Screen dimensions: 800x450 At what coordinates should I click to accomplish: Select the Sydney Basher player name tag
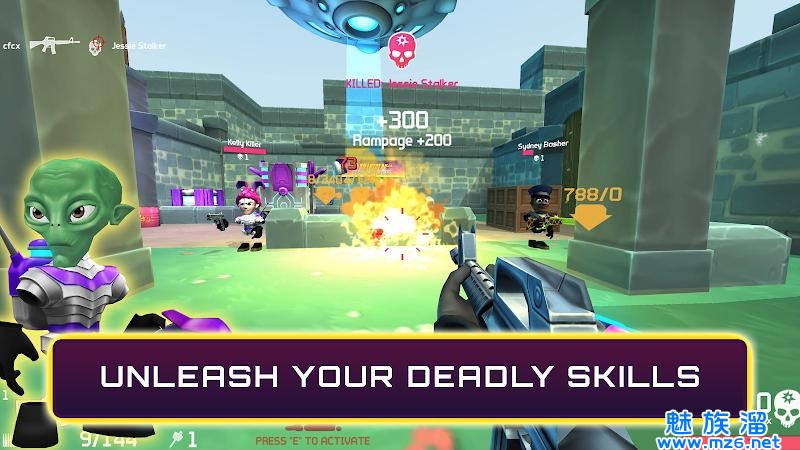543,146
